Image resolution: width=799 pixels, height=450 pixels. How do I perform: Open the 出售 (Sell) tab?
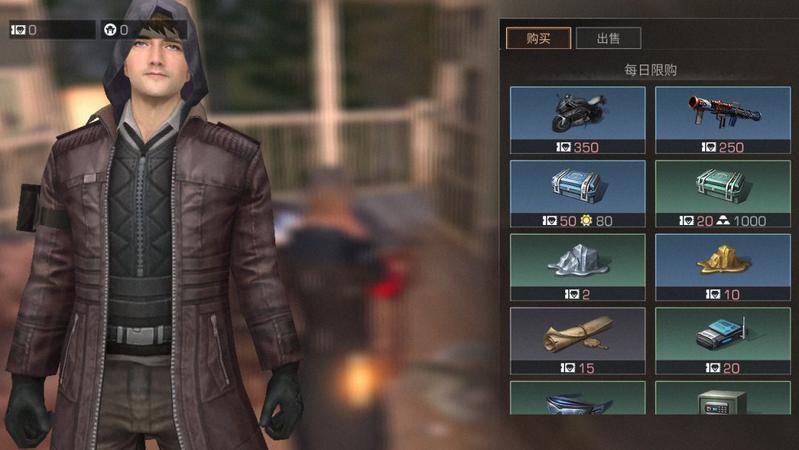[x=608, y=39]
